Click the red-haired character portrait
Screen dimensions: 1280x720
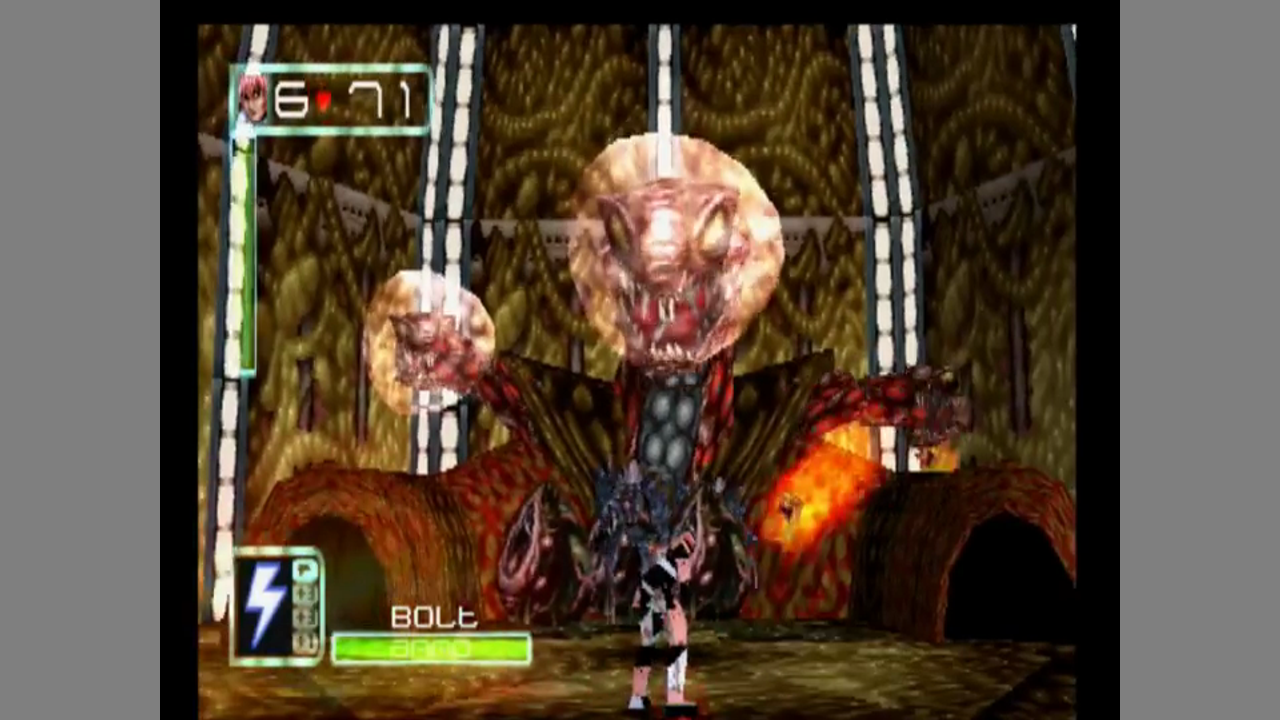(252, 99)
